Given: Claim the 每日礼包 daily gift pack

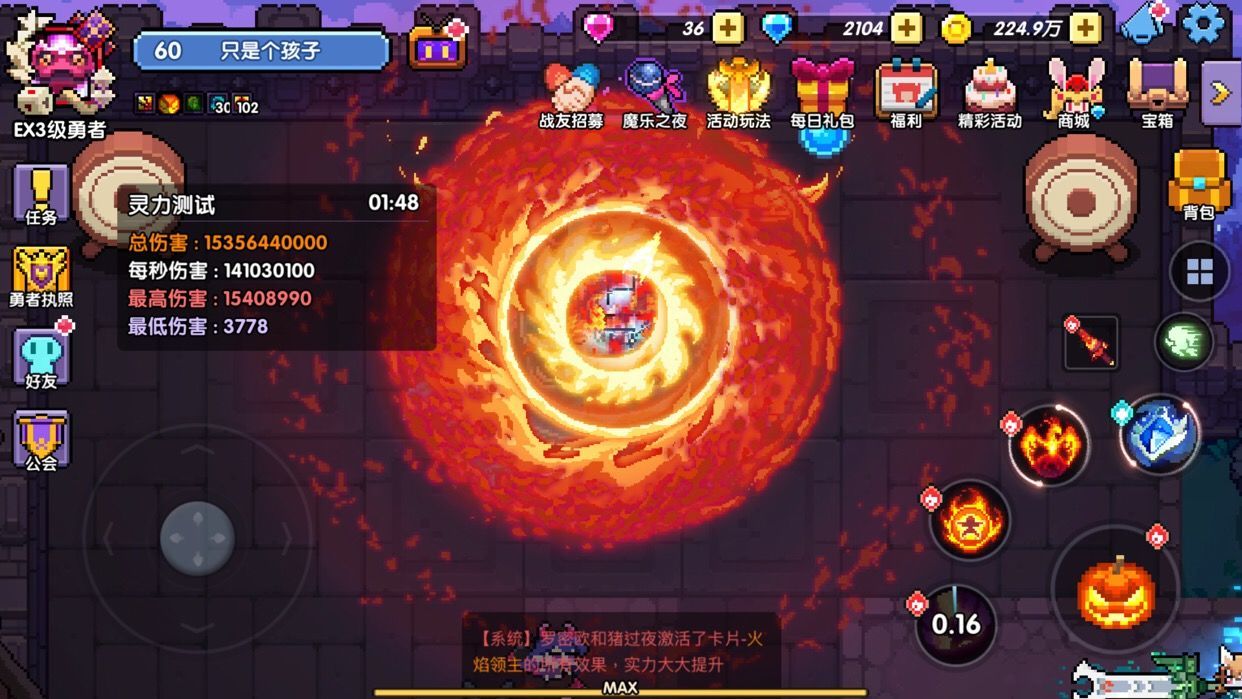Looking at the screenshot, I should pos(822,93).
